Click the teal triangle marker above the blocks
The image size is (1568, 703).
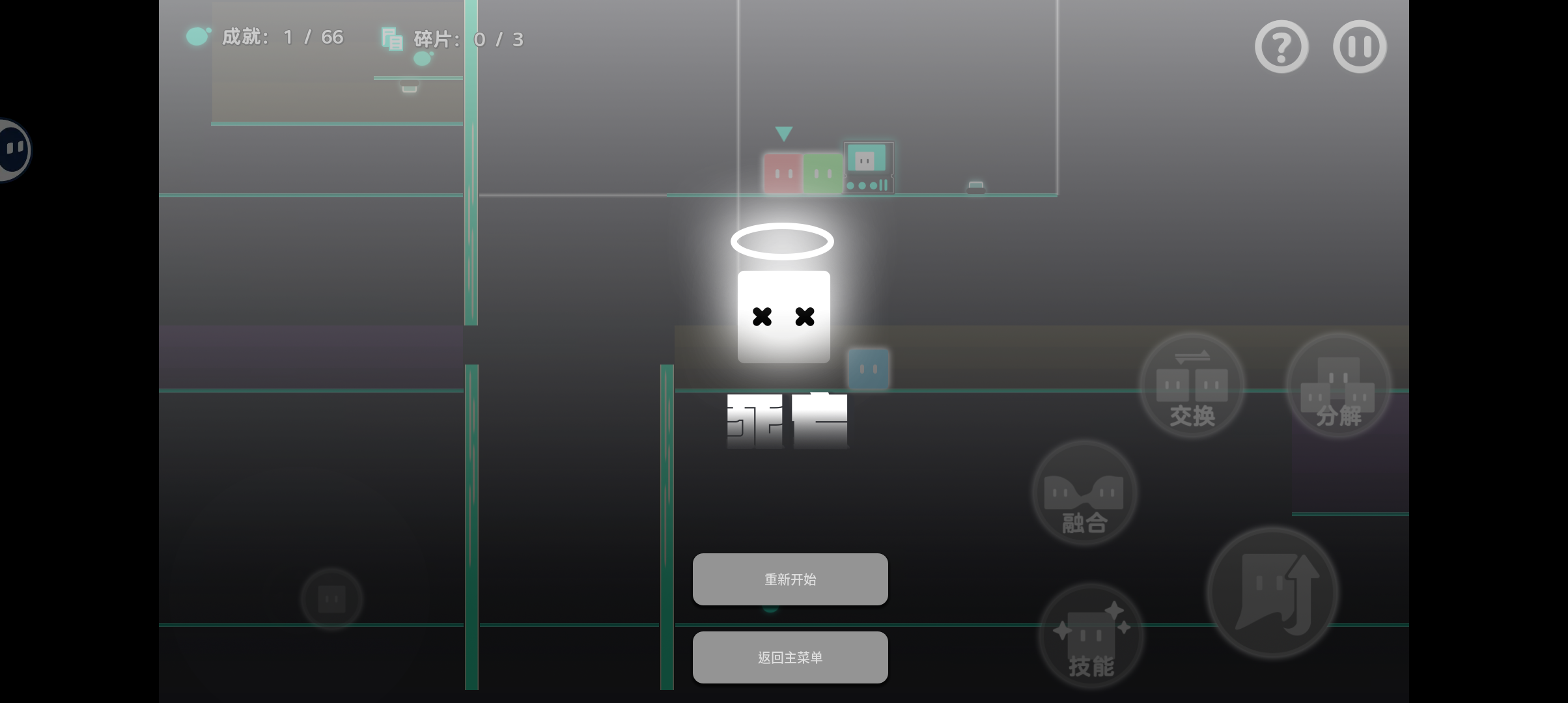783,133
